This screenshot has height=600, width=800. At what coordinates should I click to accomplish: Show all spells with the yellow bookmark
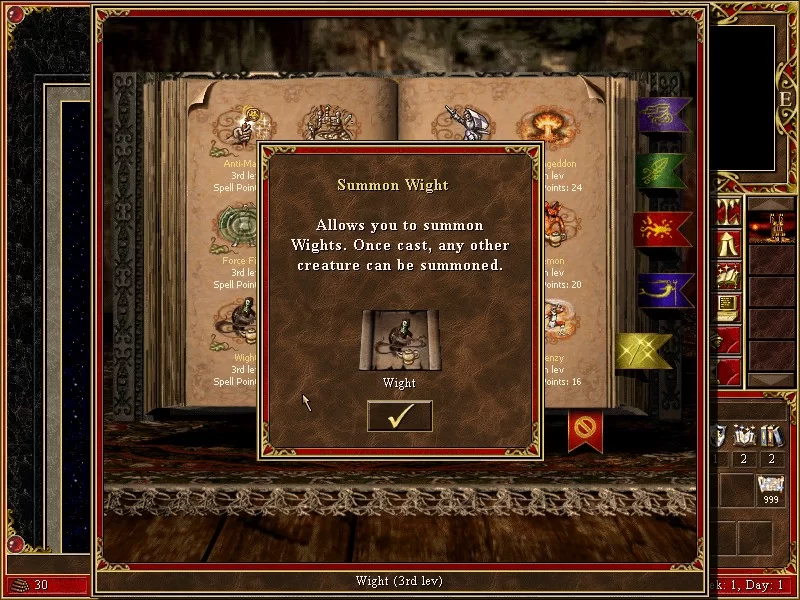[x=643, y=350]
